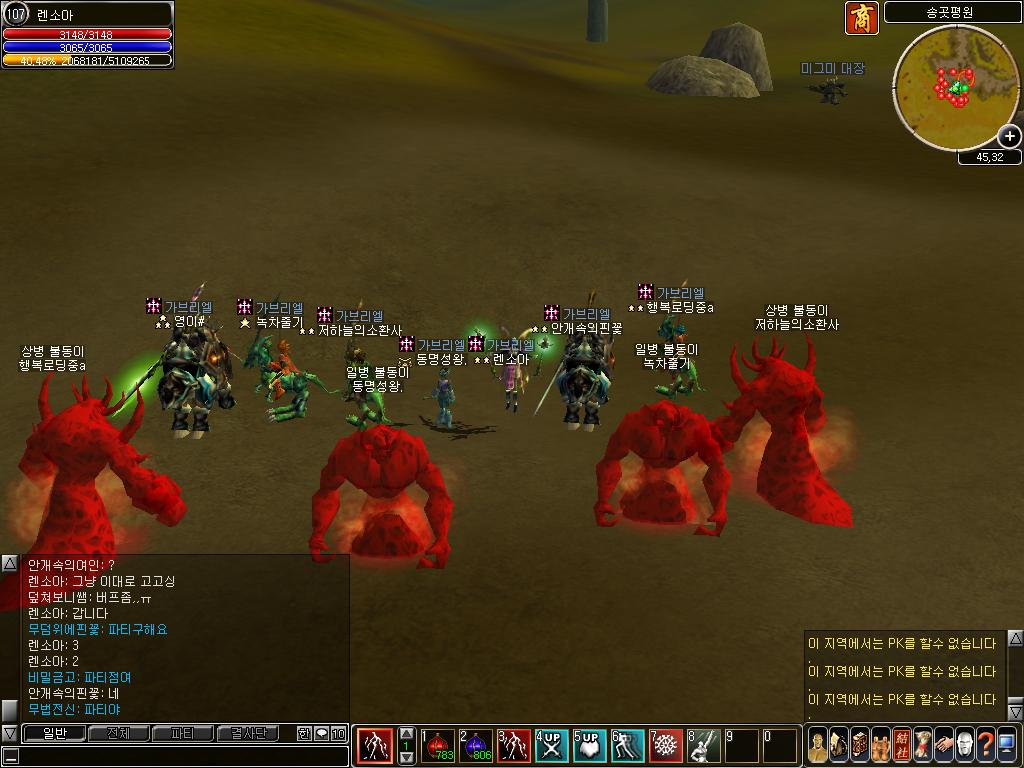Viewport: 1024px width, 768px height.
Task: Switch to the 일반 chat tab
Action: point(54,734)
